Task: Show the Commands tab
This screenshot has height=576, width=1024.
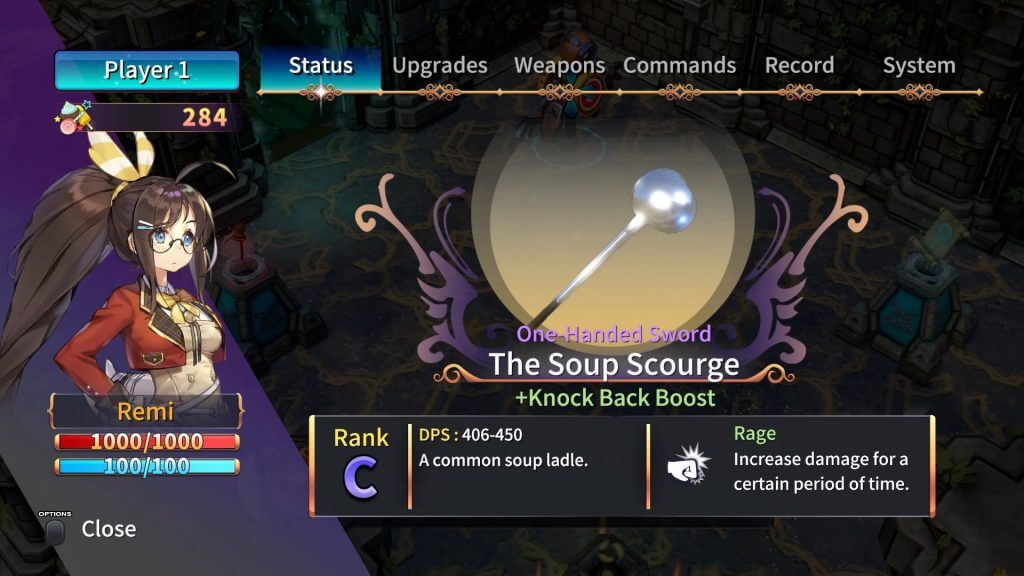Action: (679, 66)
